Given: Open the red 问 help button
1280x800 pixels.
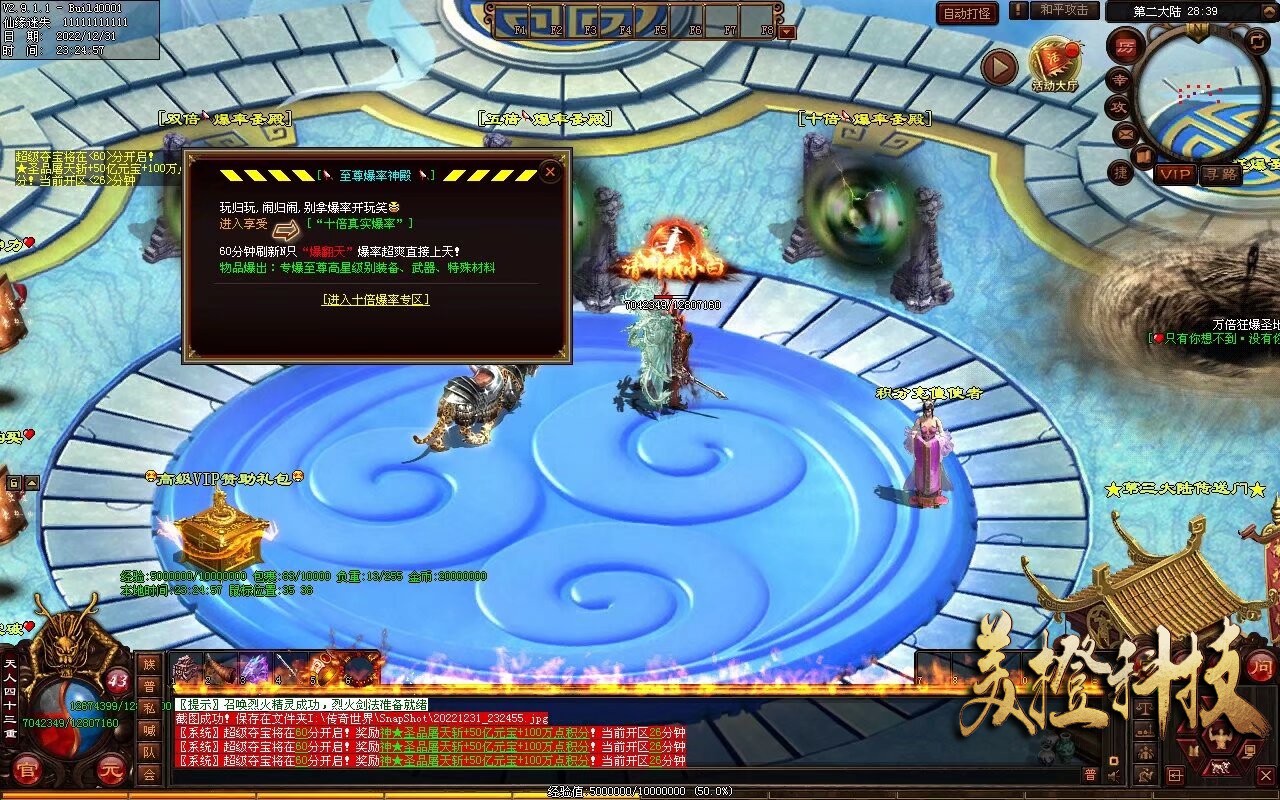Looking at the screenshot, I should (x=1260, y=665).
